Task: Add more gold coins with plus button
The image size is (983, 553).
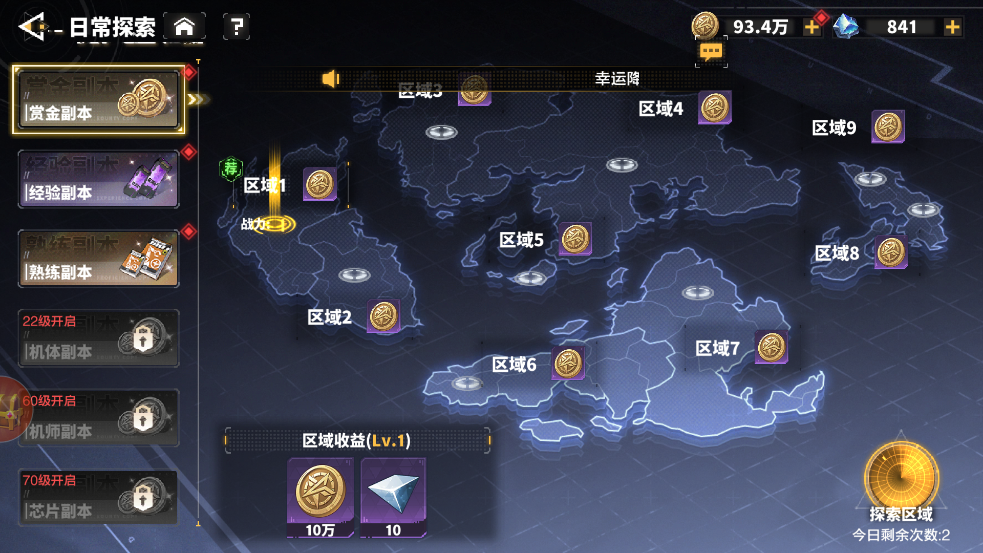Action: point(812,27)
